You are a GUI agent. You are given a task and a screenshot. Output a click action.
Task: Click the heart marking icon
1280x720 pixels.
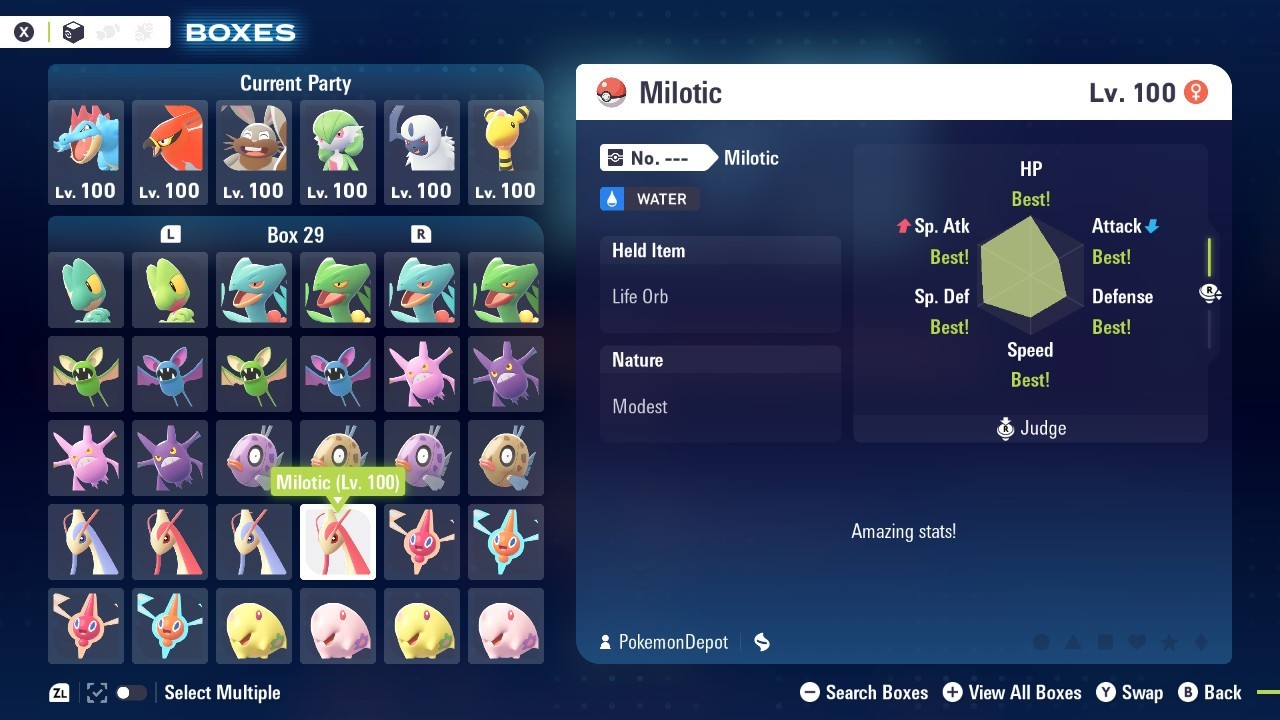(1136, 642)
